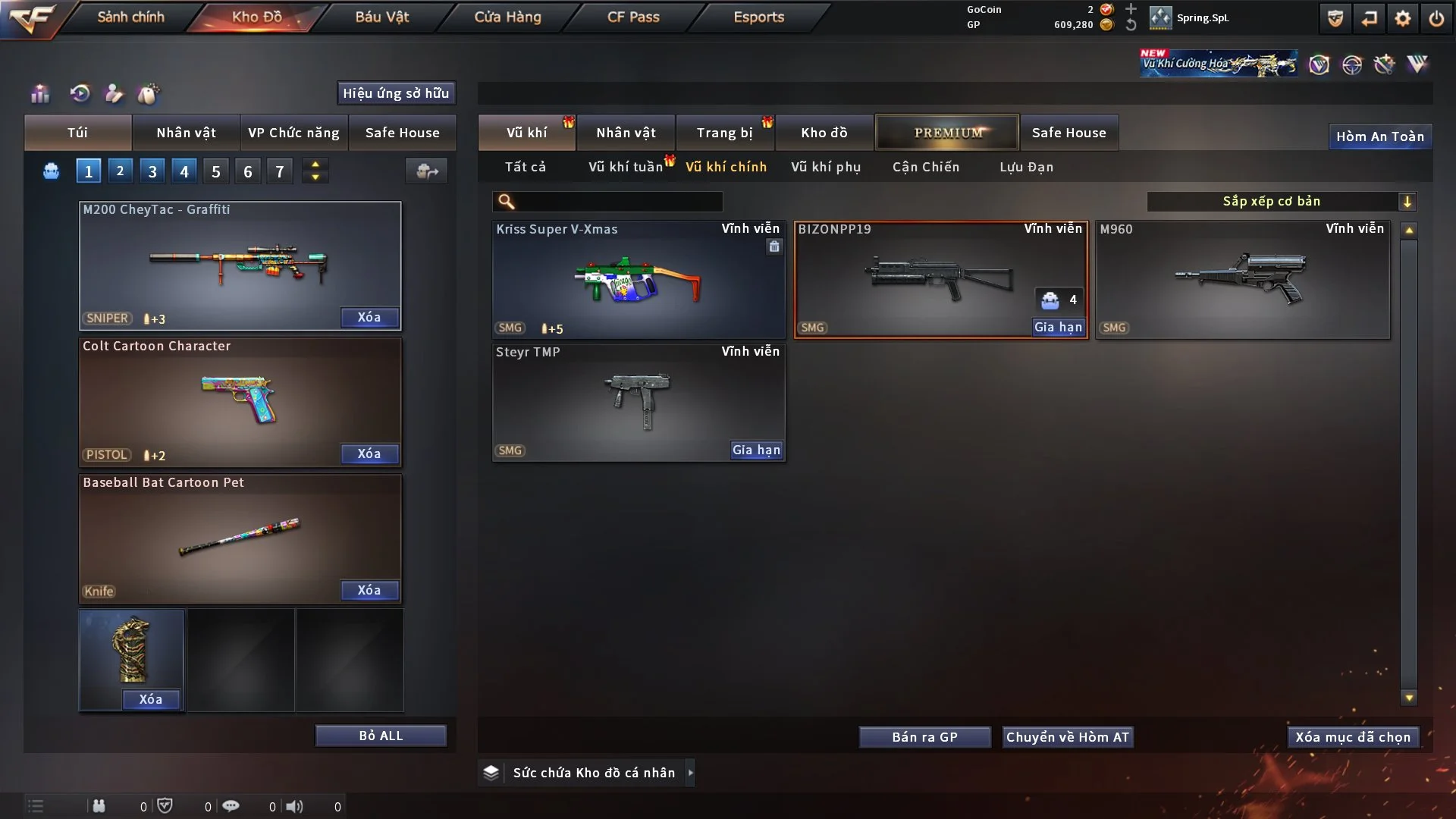The width and height of the screenshot is (1456, 819).
Task: Open Hiệu ứng sở hữu button
Action: (396, 93)
